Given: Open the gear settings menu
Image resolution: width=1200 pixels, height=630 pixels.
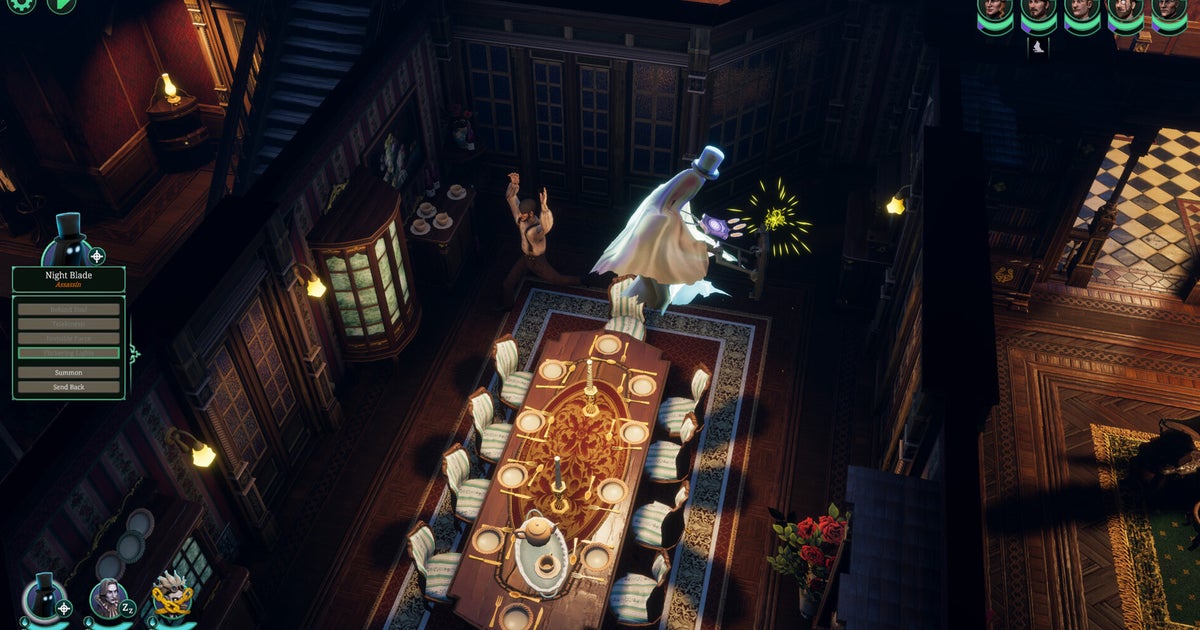Looking at the screenshot, I should [21, 4].
